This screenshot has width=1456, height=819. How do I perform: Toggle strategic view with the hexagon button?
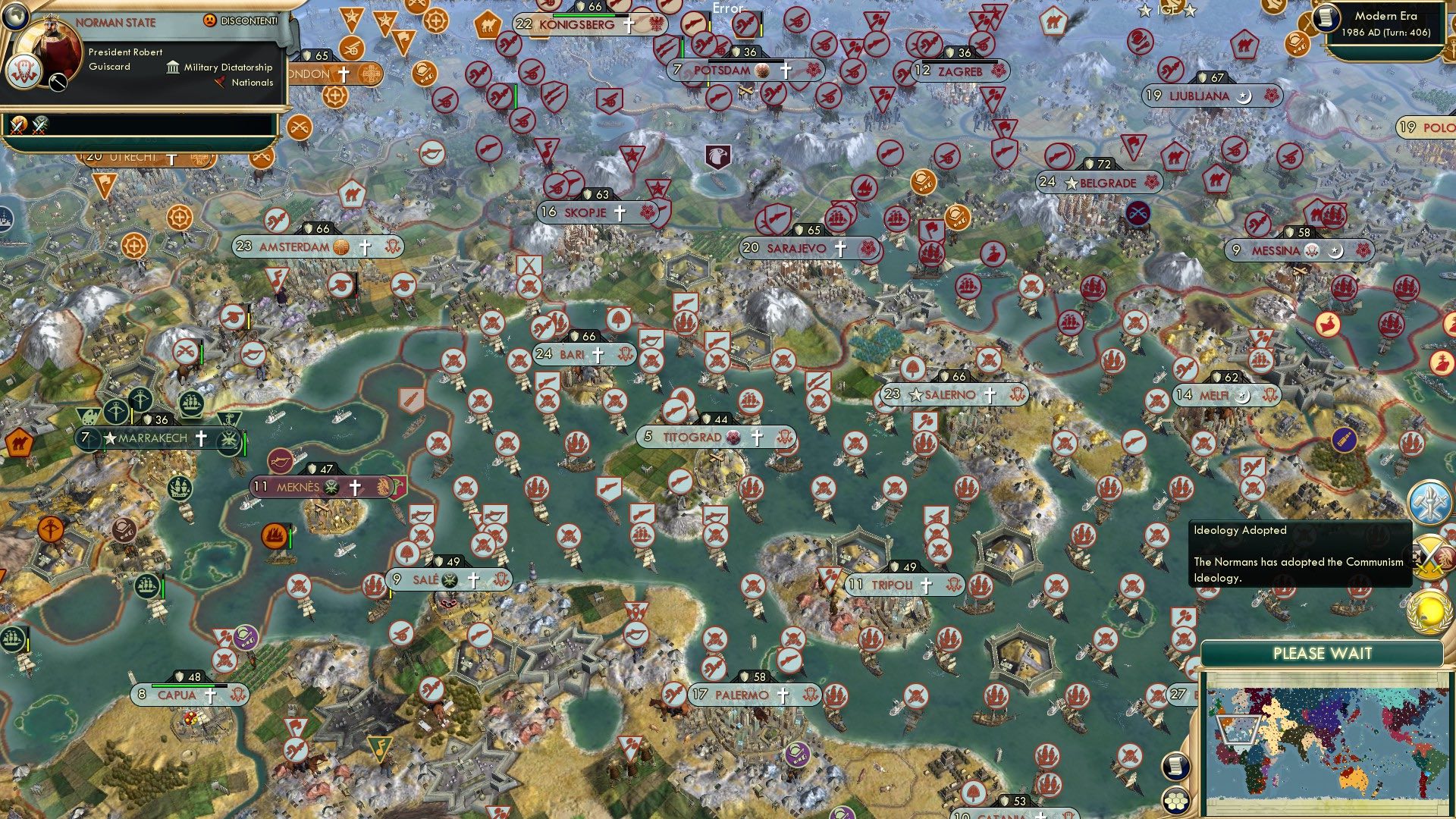tap(1176, 802)
